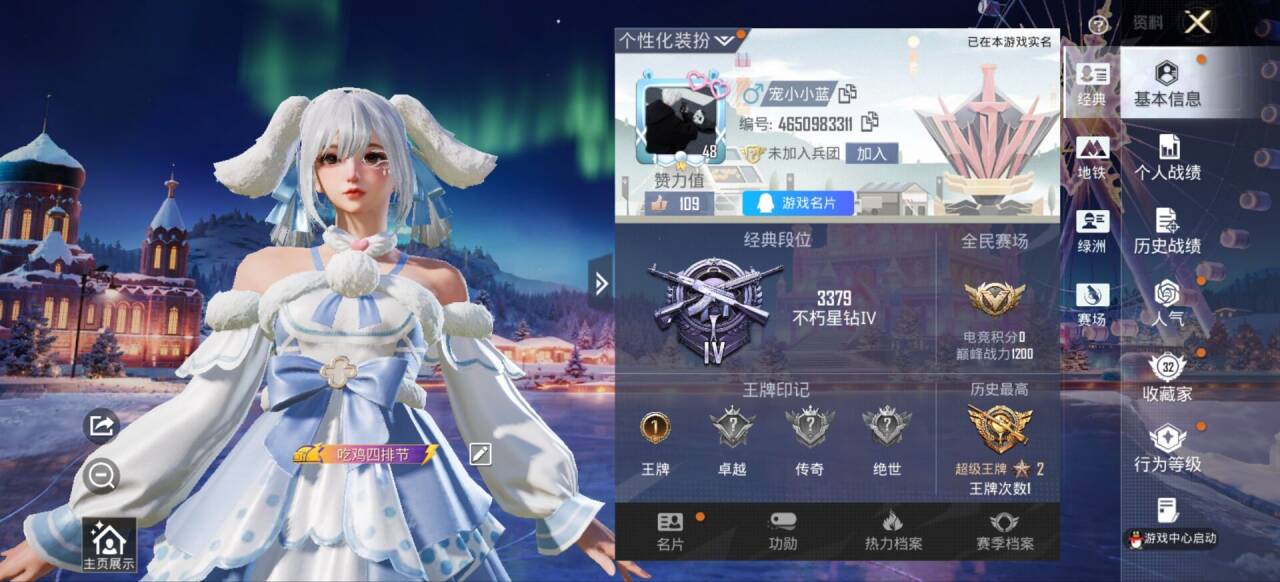Open the 基本信息 basic info tab
The height and width of the screenshot is (582, 1280).
coord(1167,84)
